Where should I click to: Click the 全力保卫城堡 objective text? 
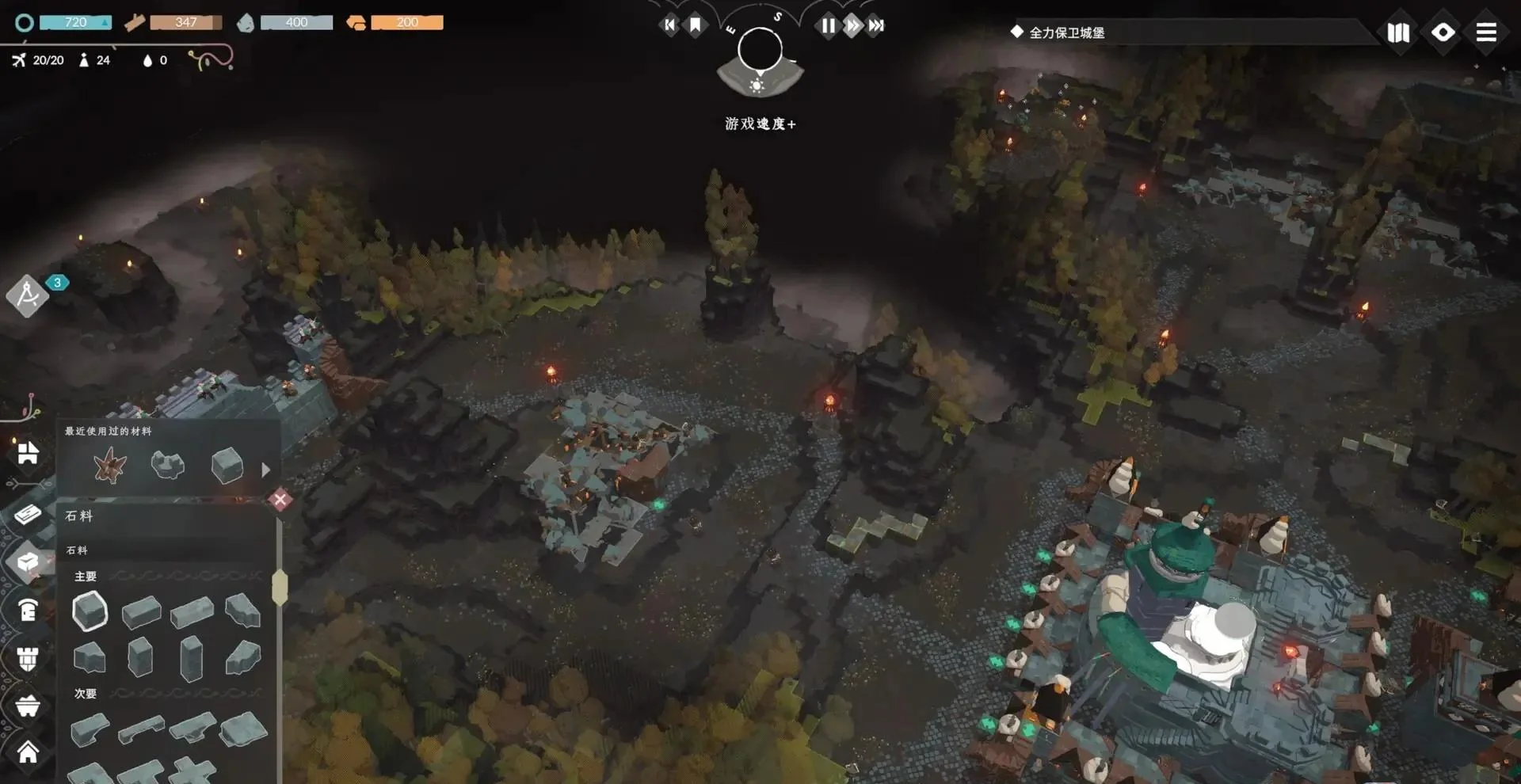tap(1065, 32)
